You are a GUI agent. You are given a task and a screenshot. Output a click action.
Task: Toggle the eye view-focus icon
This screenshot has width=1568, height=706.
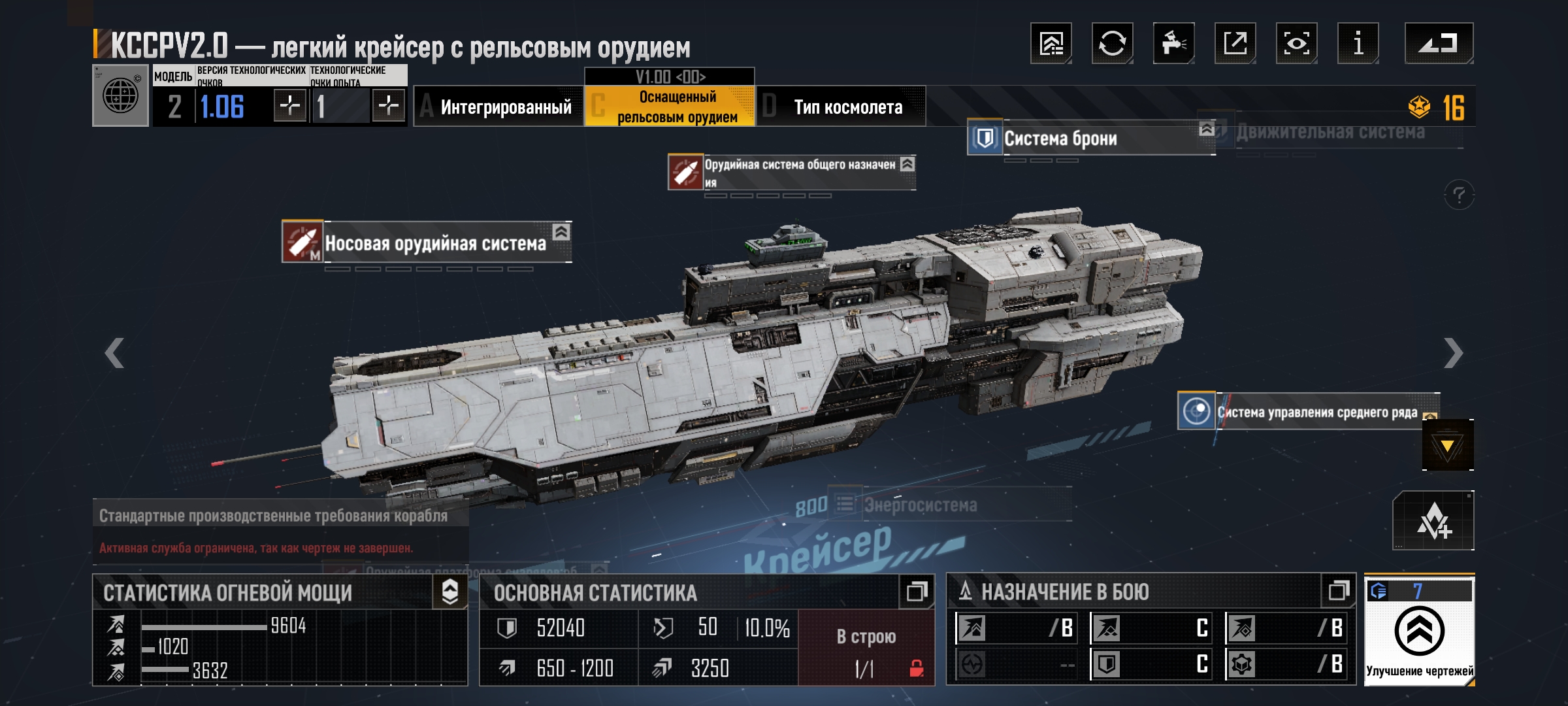pos(1297,43)
